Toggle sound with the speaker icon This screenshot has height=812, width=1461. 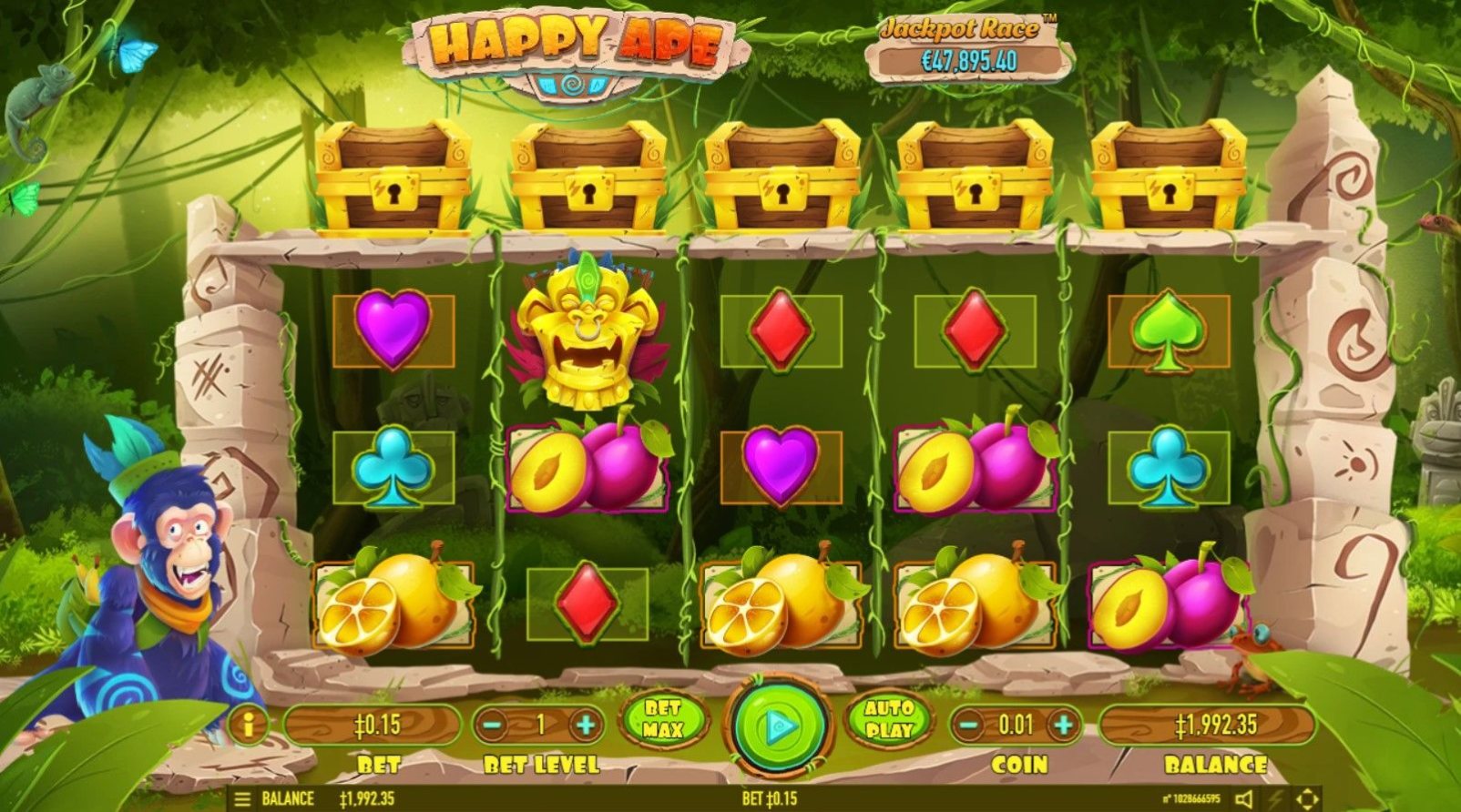coord(1244,799)
